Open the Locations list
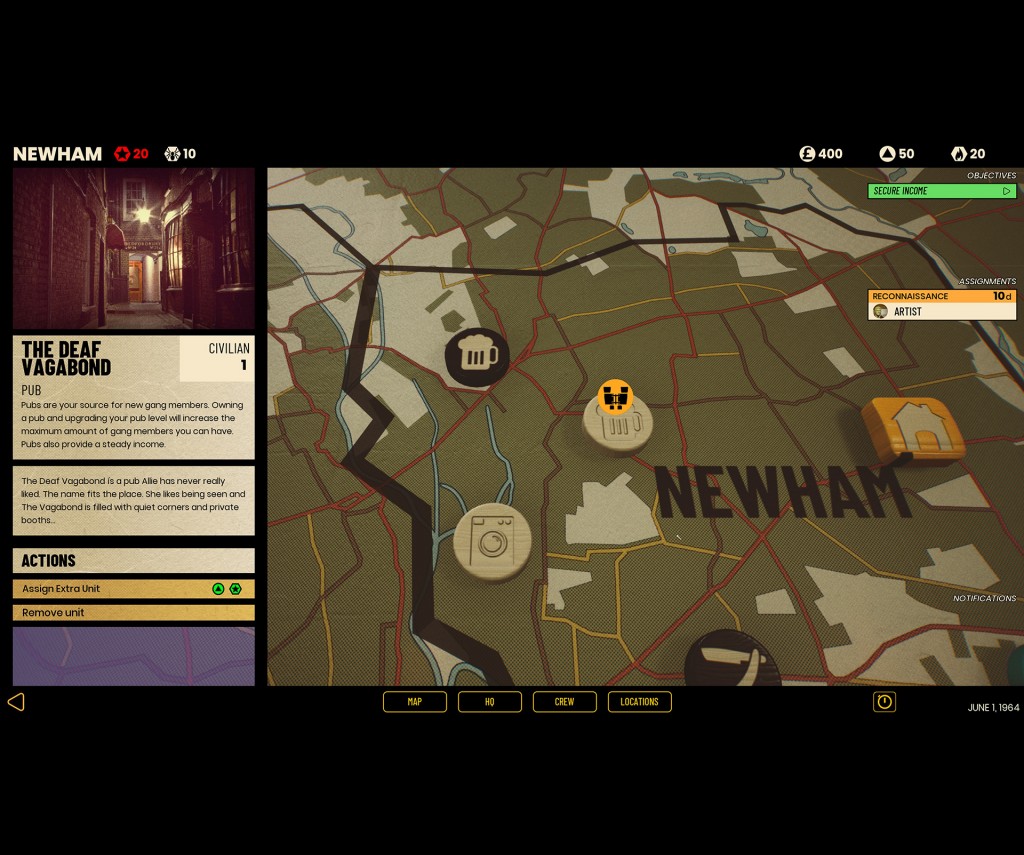Viewport: 1024px width, 855px height. point(639,702)
